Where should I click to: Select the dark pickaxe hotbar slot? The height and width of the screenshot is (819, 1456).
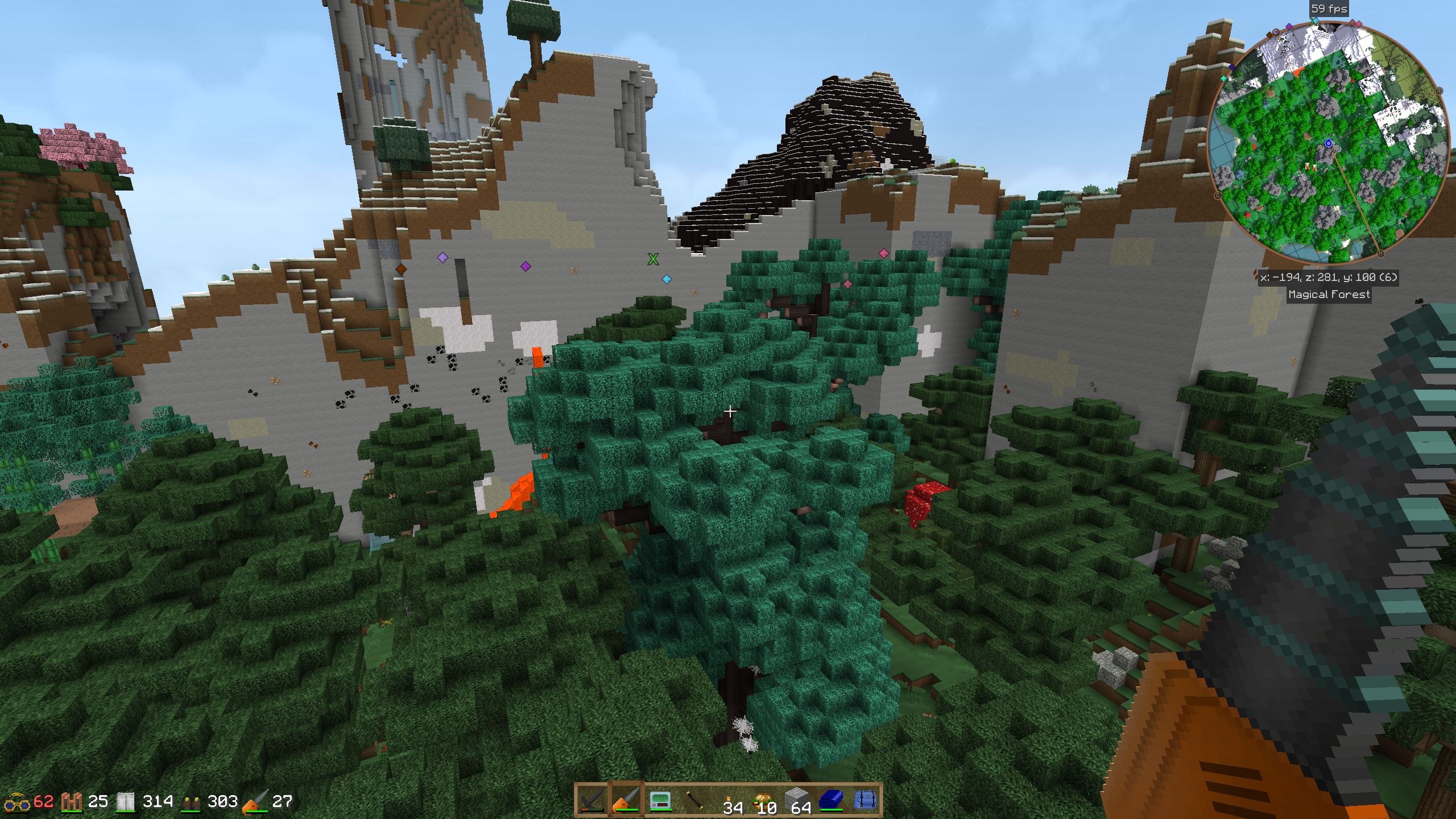tap(592, 801)
